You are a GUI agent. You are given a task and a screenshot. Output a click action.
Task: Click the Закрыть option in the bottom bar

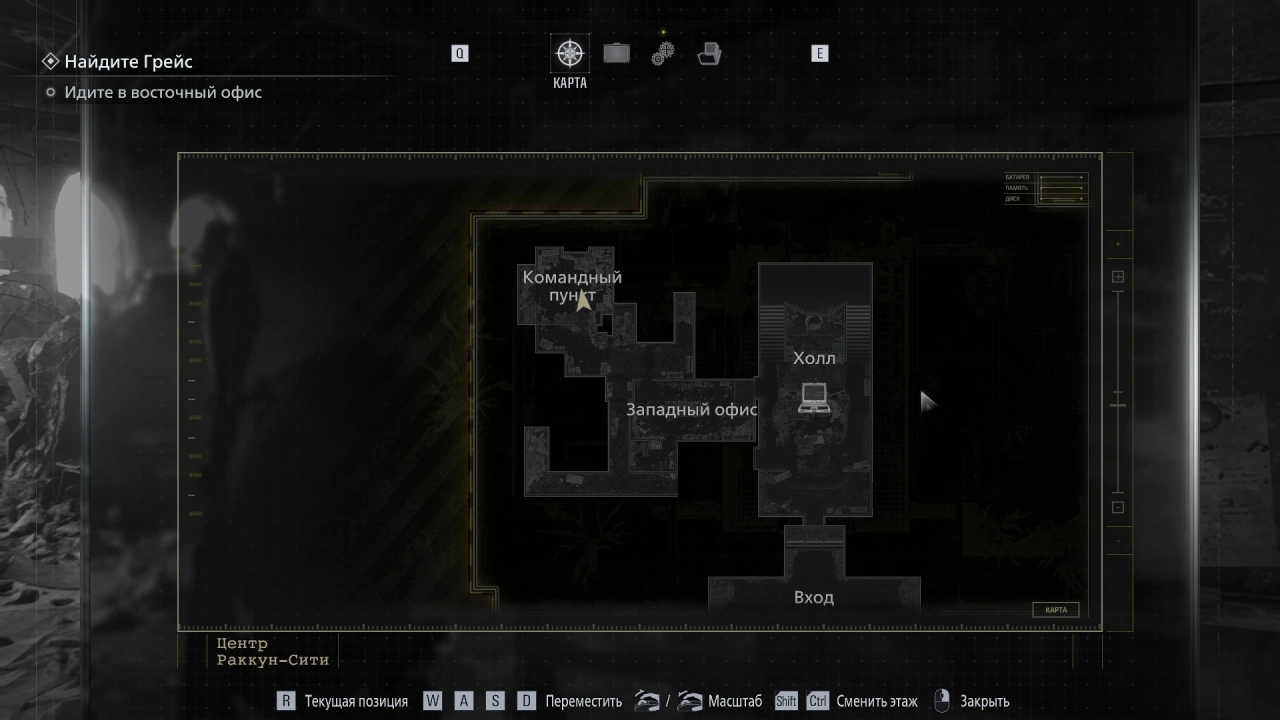pyautogui.click(x=984, y=701)
